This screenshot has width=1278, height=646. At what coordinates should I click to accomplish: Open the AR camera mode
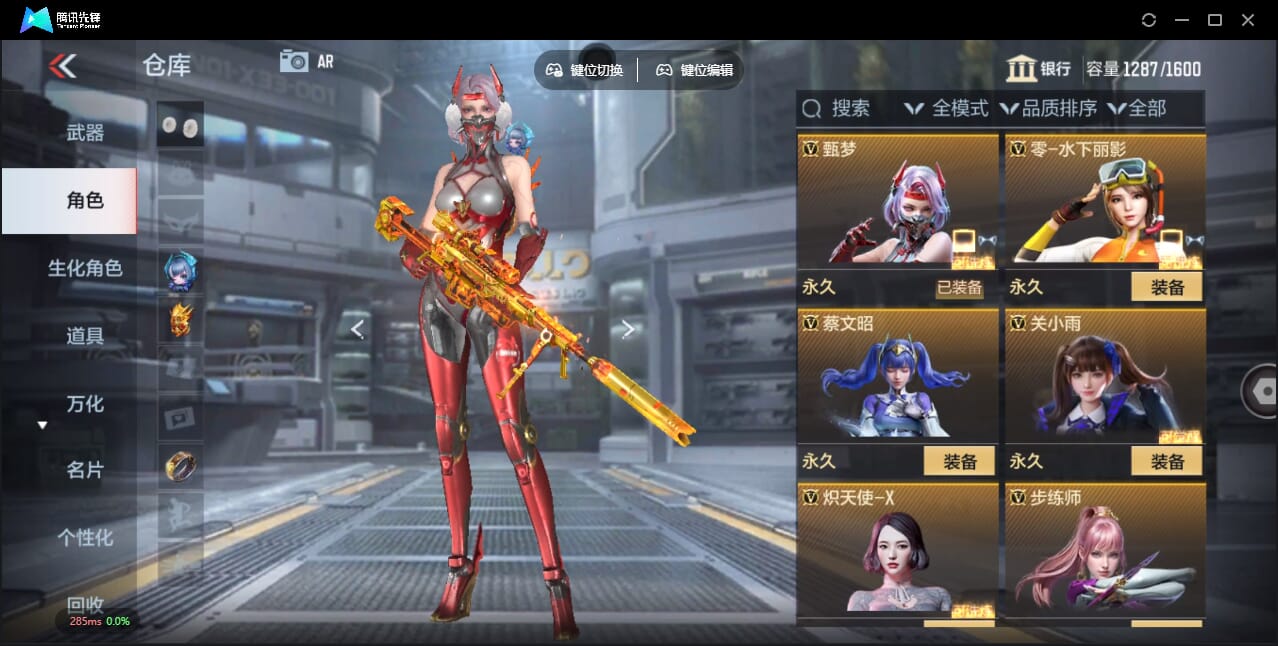click(306, 61)
